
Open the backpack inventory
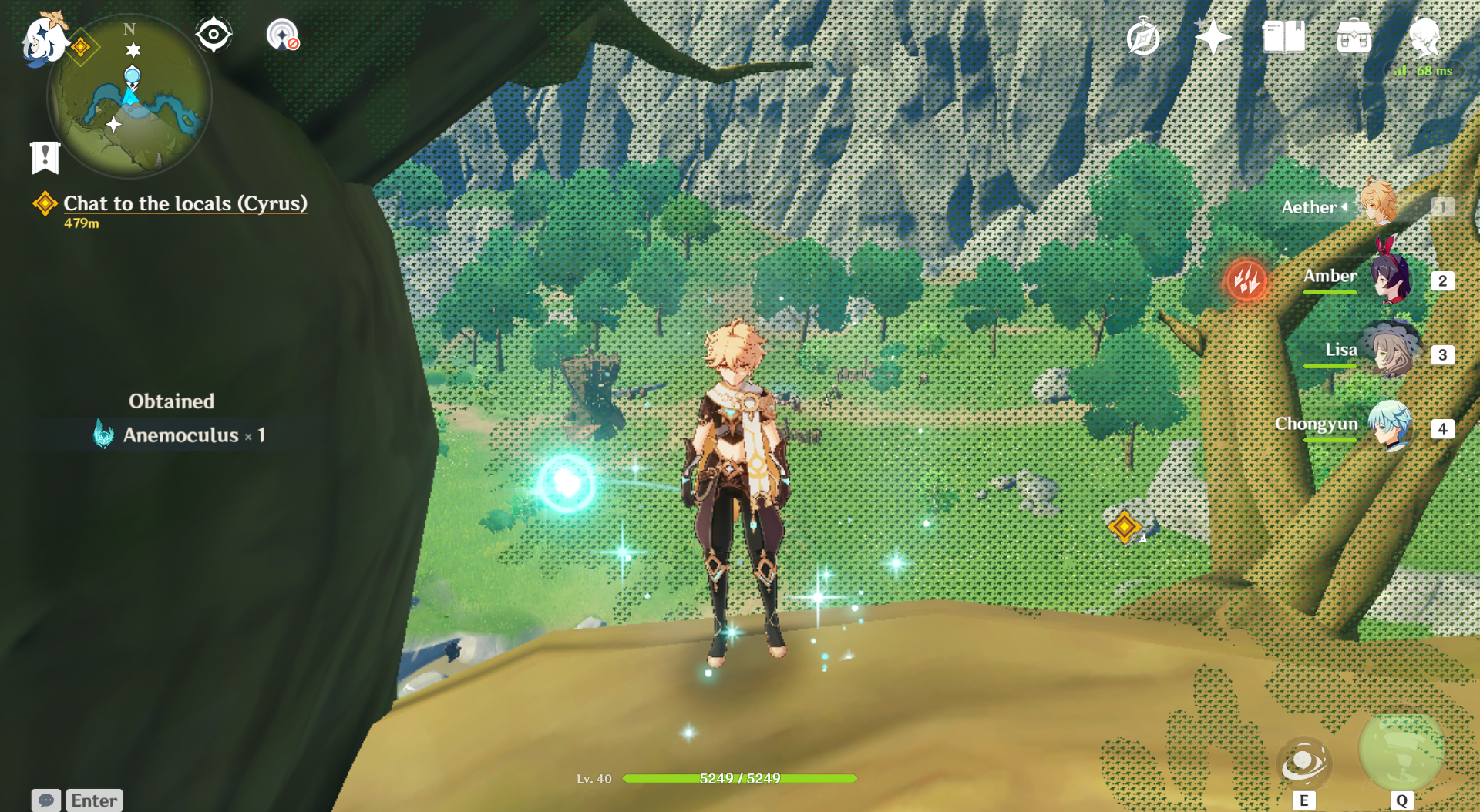click(1354, 37)
